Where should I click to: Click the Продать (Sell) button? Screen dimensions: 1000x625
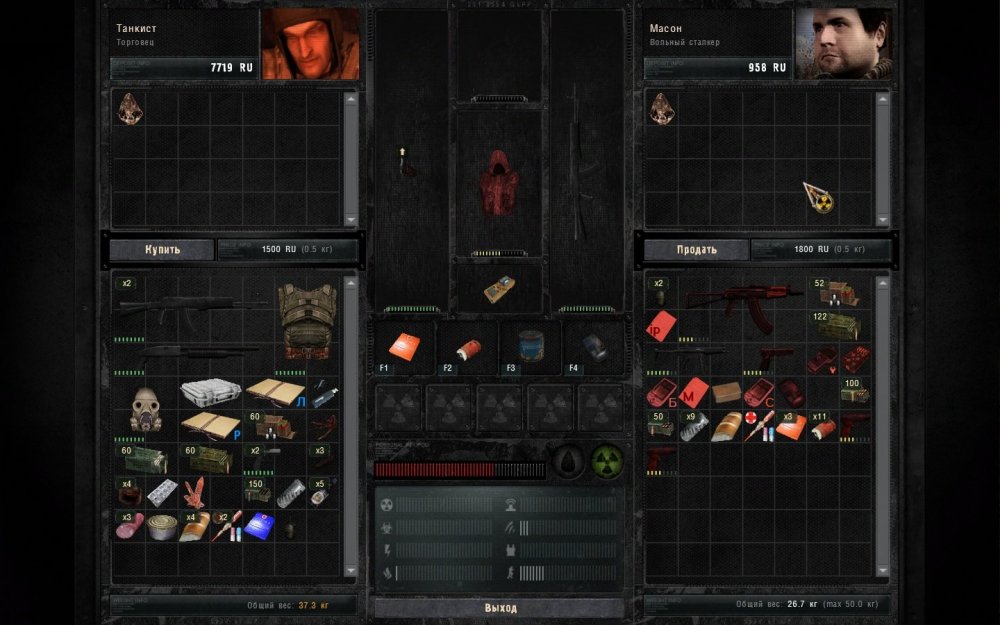[695, 249]
